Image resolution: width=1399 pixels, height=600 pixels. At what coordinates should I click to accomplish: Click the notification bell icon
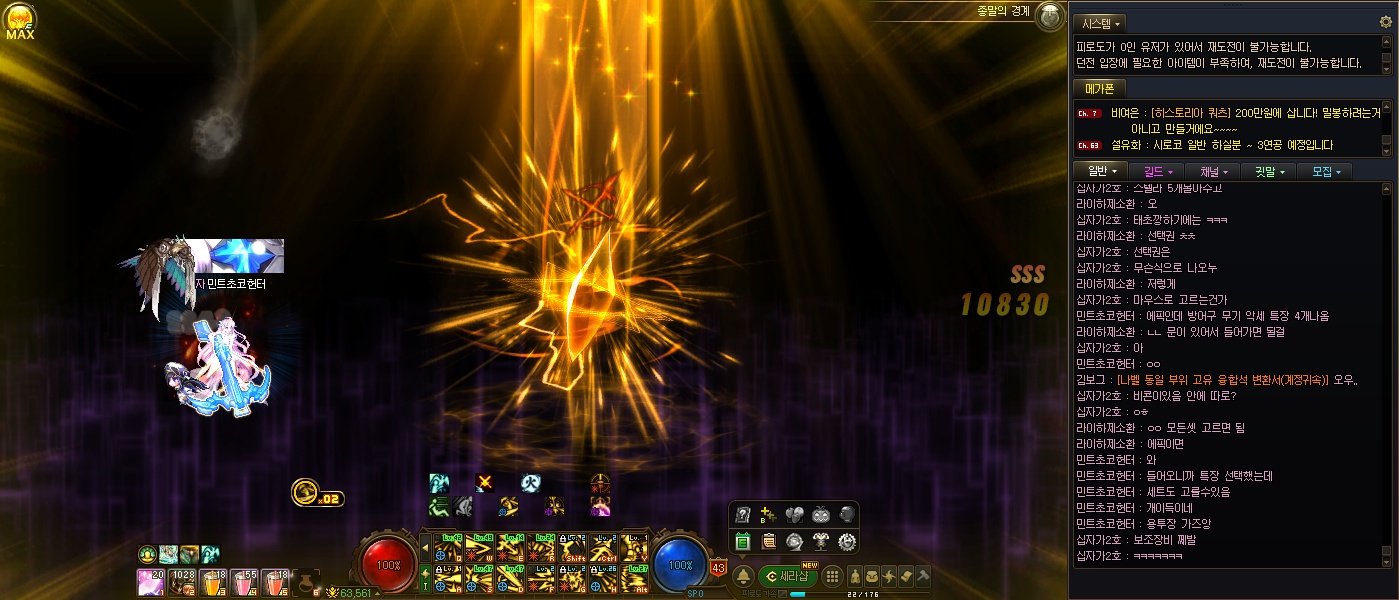[744, 575]
